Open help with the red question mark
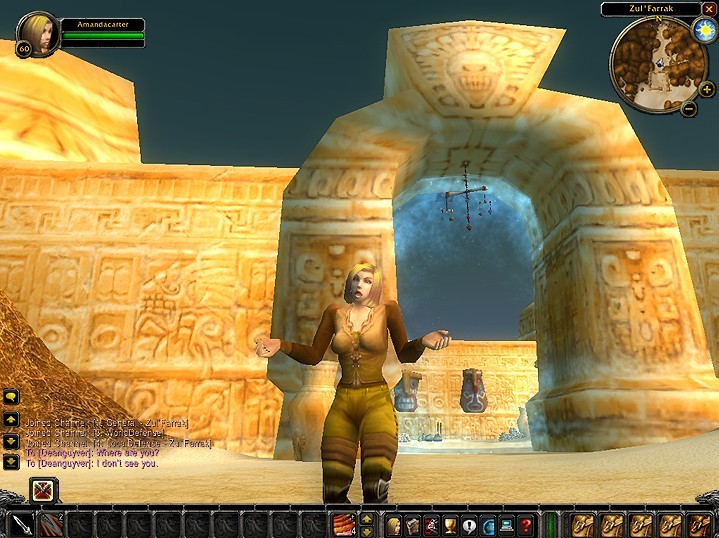The height and width of the screenshot is (538, 719). click(x=525, y=524)
